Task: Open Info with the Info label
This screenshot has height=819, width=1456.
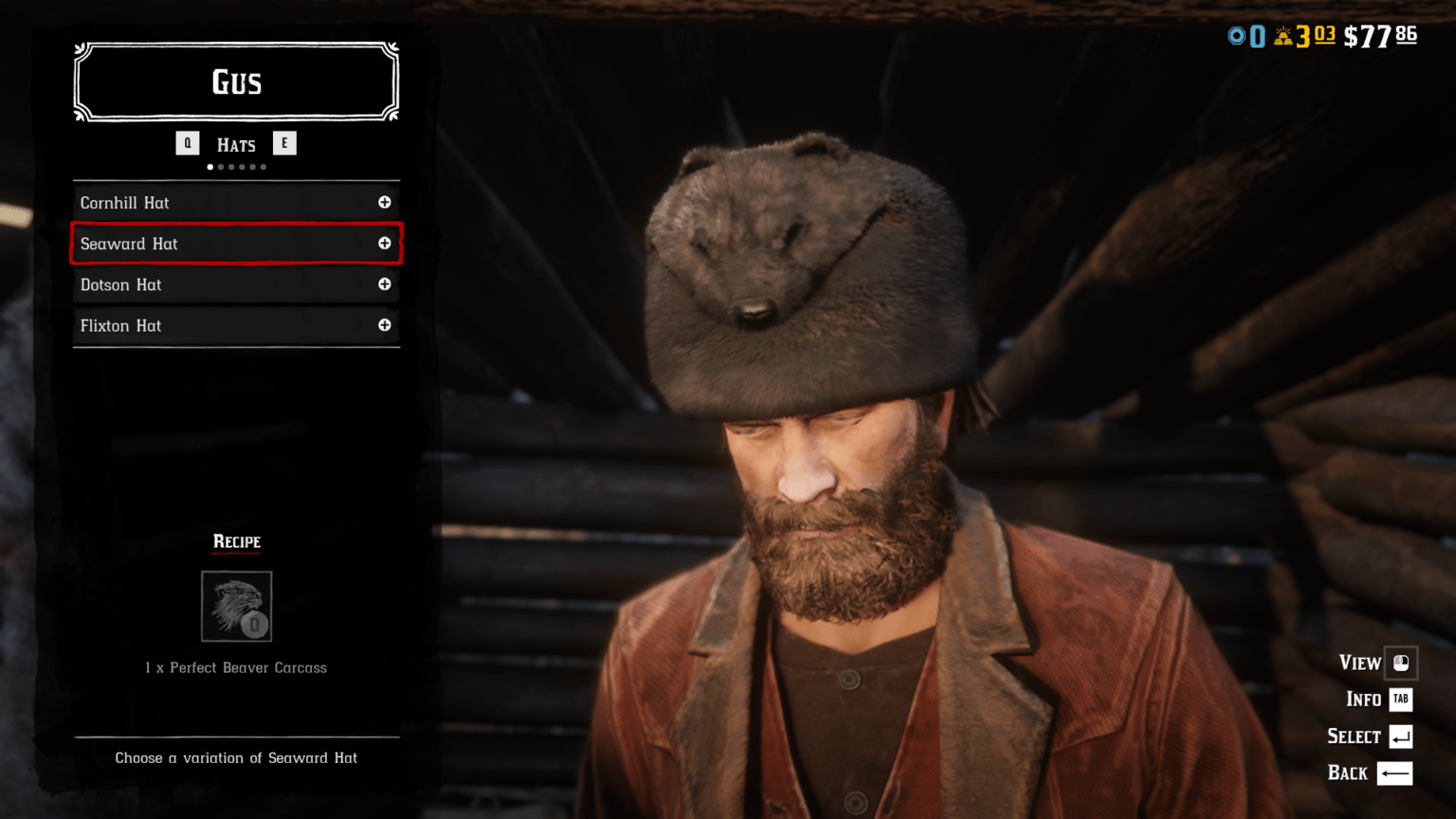Action: tap(1363, 700)
